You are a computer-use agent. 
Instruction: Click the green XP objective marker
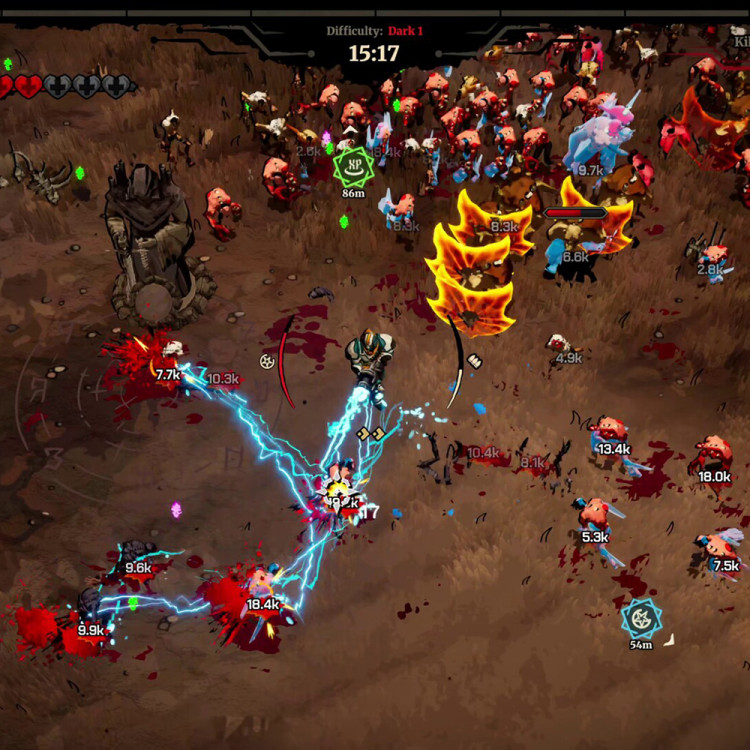pyautogui.click(x=352, y=166)
